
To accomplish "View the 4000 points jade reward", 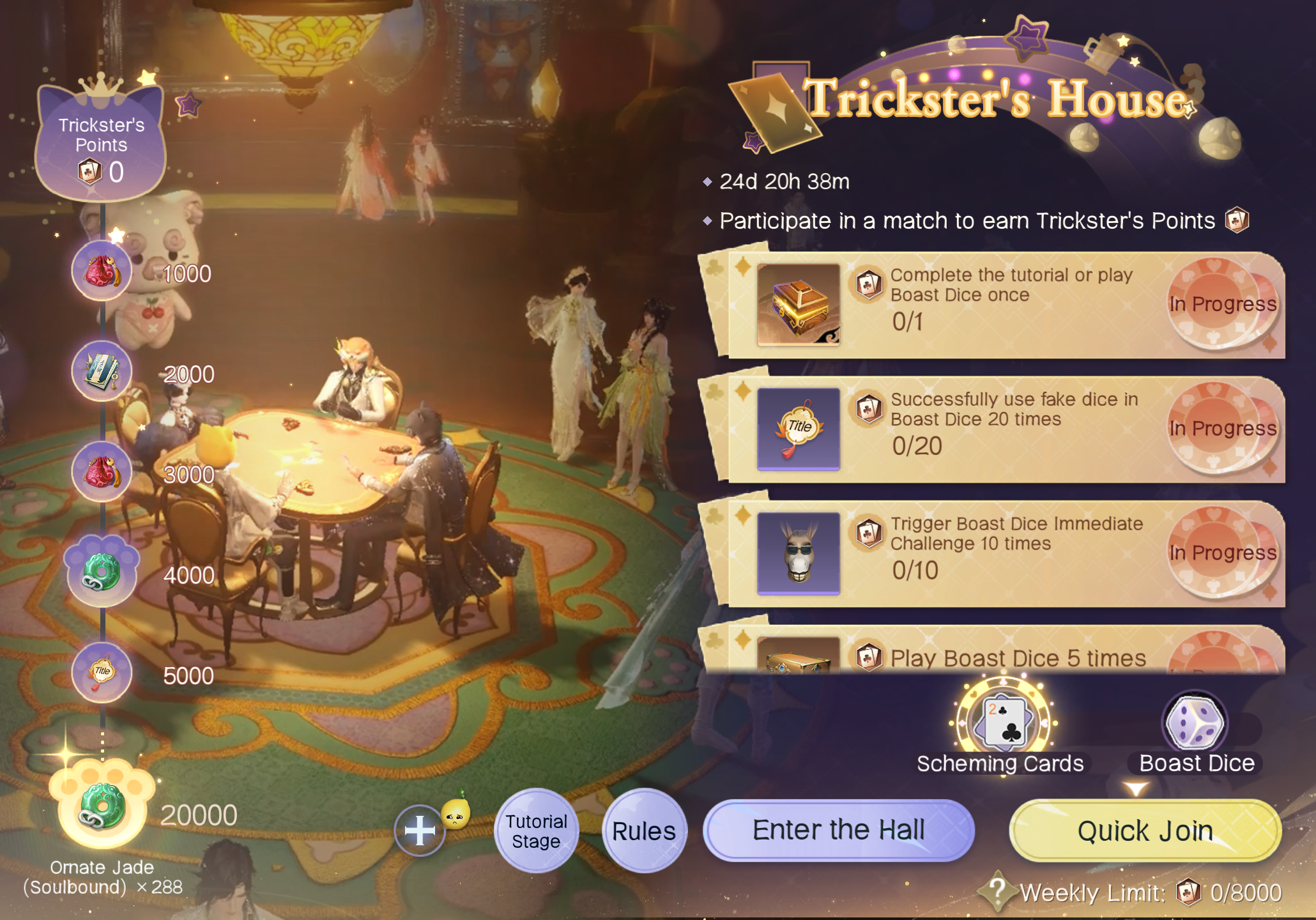I will click(x=102, y=572).
